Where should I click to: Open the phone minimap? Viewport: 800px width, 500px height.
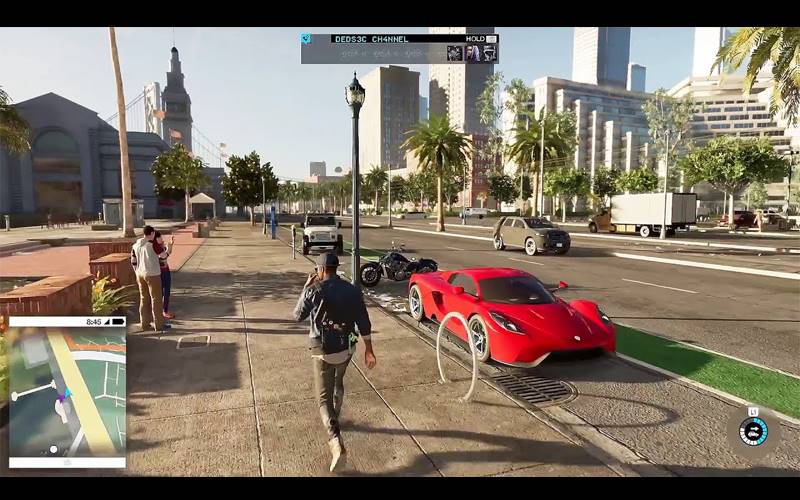(67, 392)
